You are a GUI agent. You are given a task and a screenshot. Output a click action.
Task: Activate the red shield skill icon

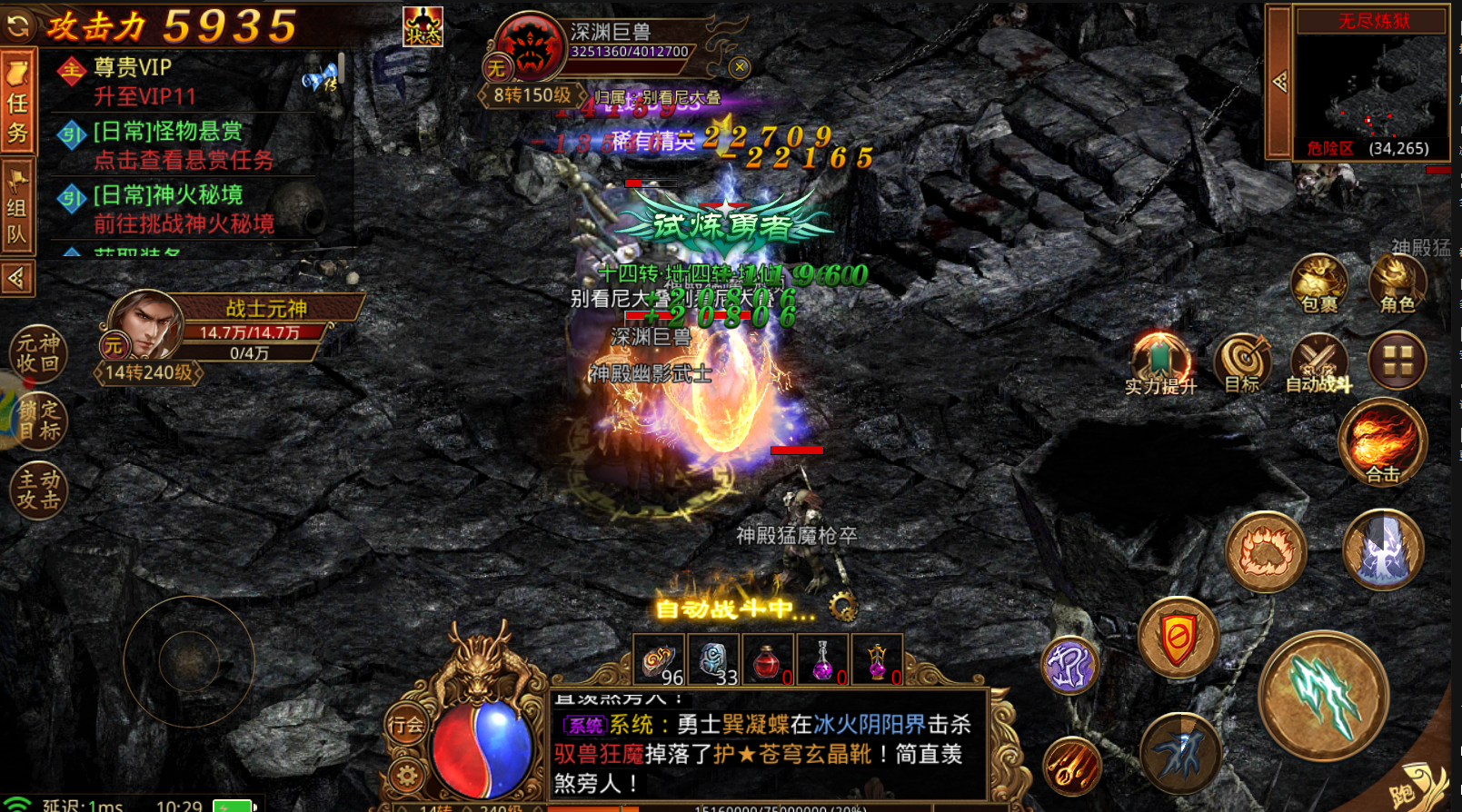[x=1177, y=639]
